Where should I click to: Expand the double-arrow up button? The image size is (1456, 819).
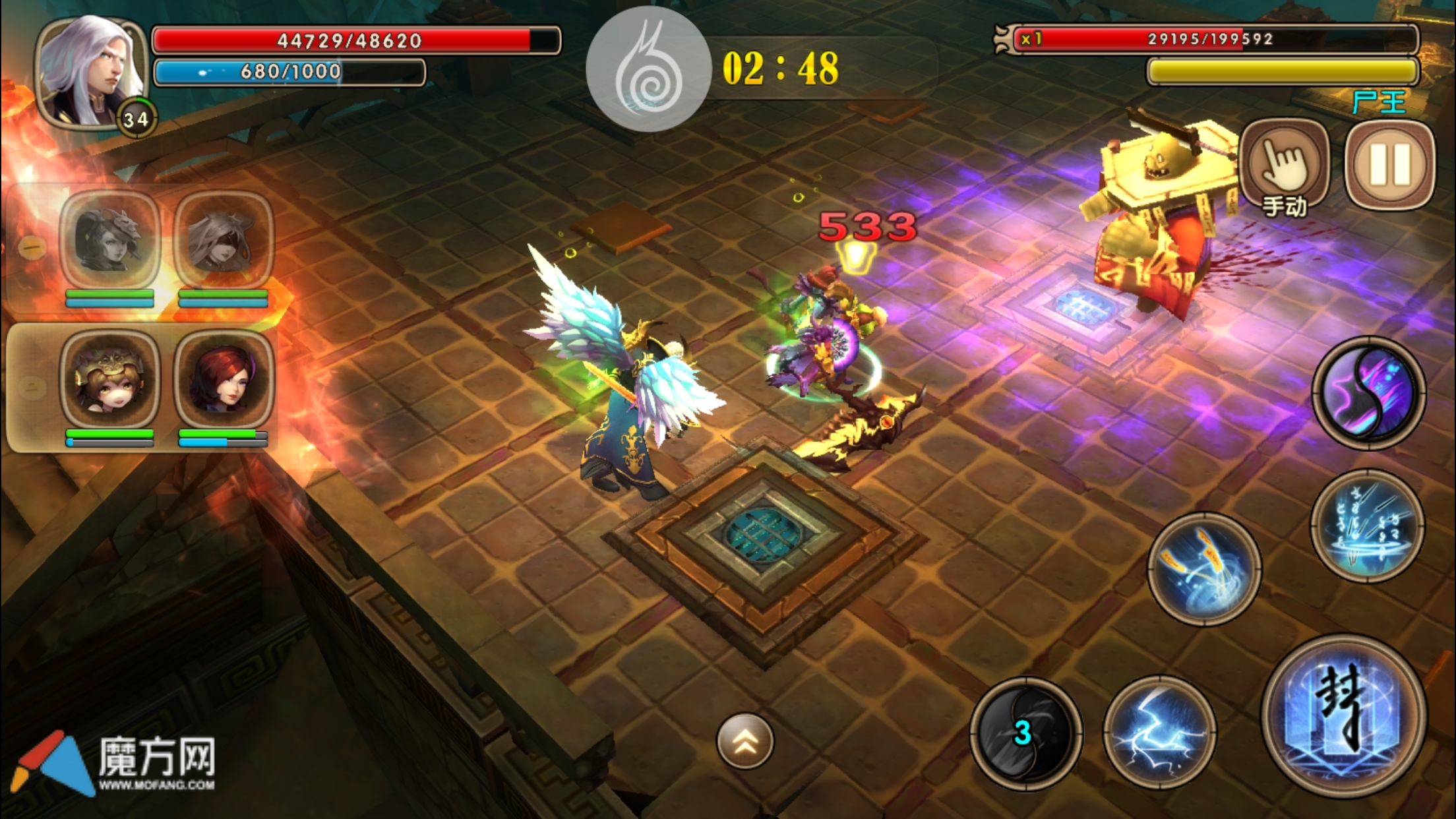pyautogui.click(x=745, y=741)
